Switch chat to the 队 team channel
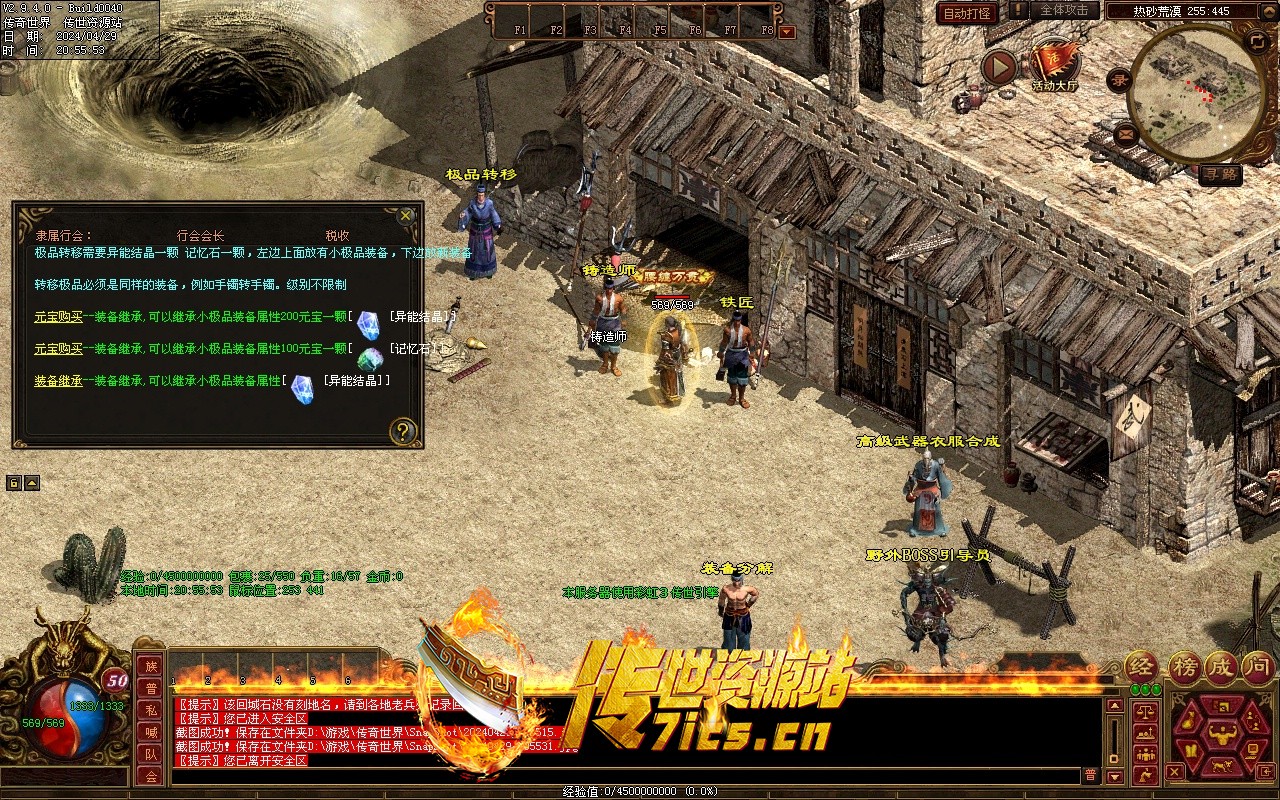 pos(150,755)
